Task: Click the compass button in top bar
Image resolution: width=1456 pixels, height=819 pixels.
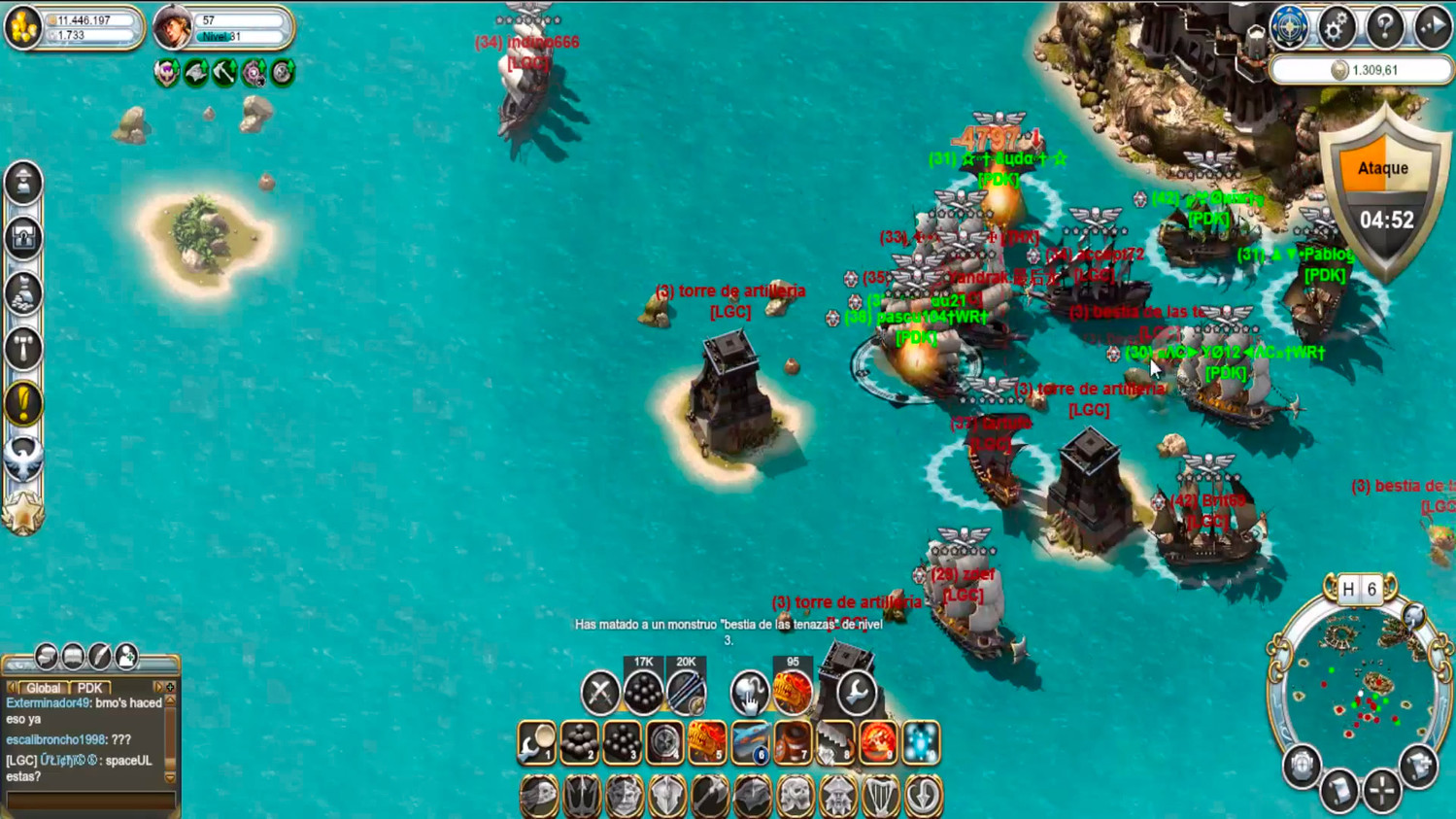Action: click(1289, 28)
